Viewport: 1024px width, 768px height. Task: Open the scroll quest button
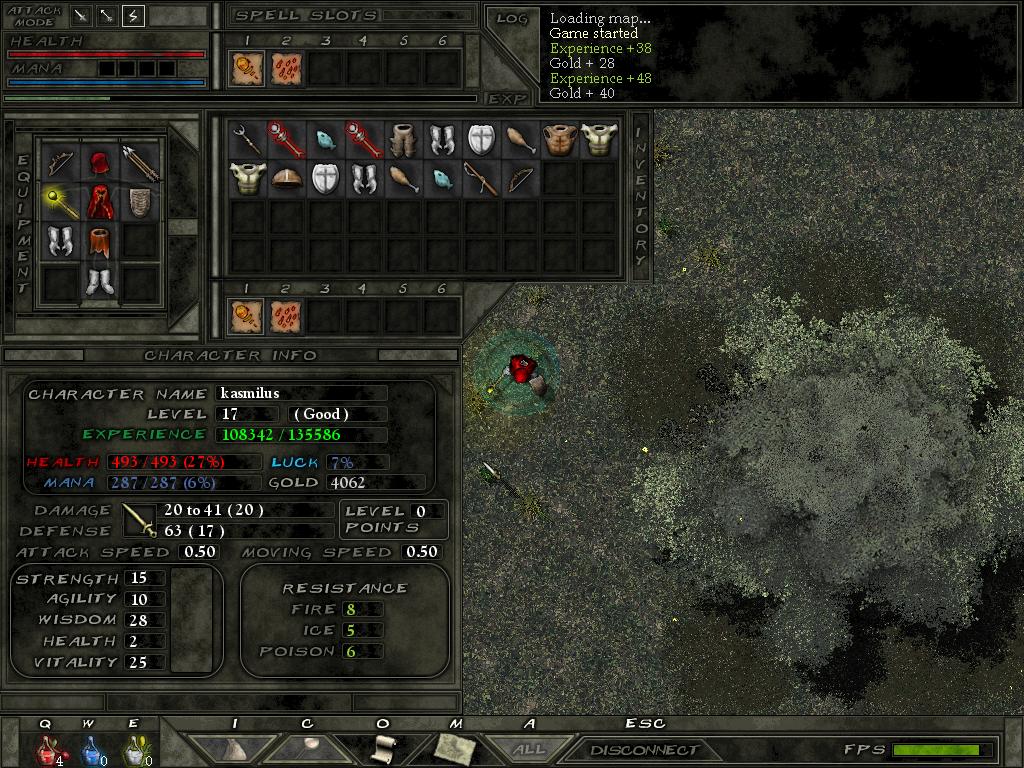[x=383, y=747]
